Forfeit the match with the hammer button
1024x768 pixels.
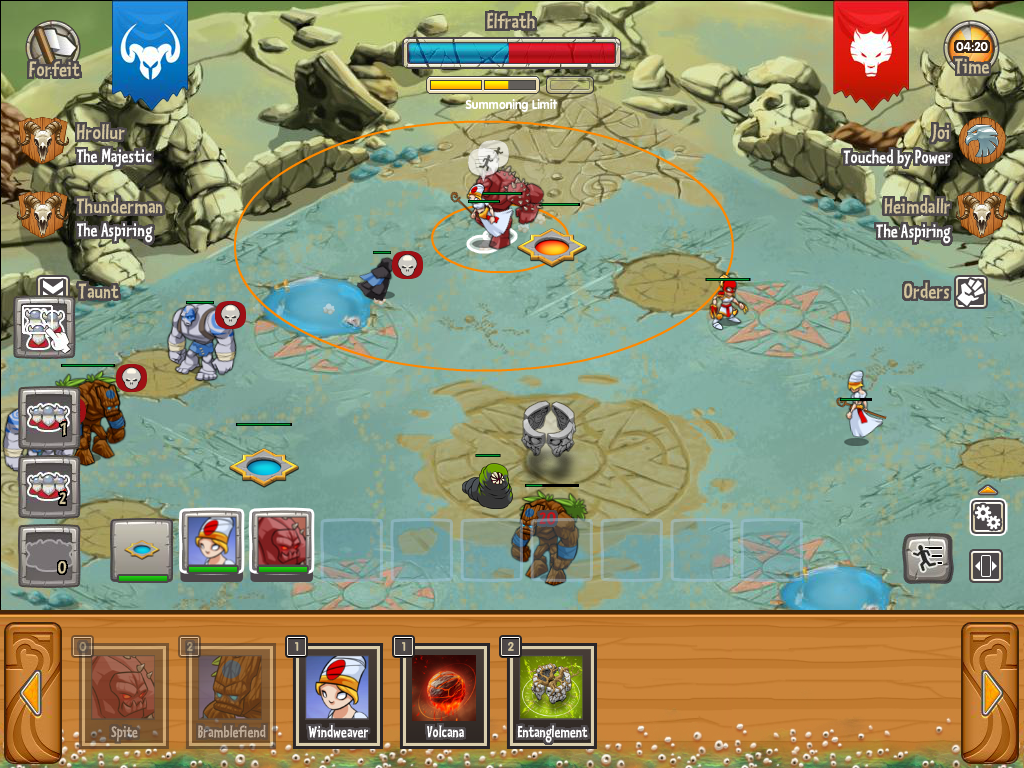51,48
